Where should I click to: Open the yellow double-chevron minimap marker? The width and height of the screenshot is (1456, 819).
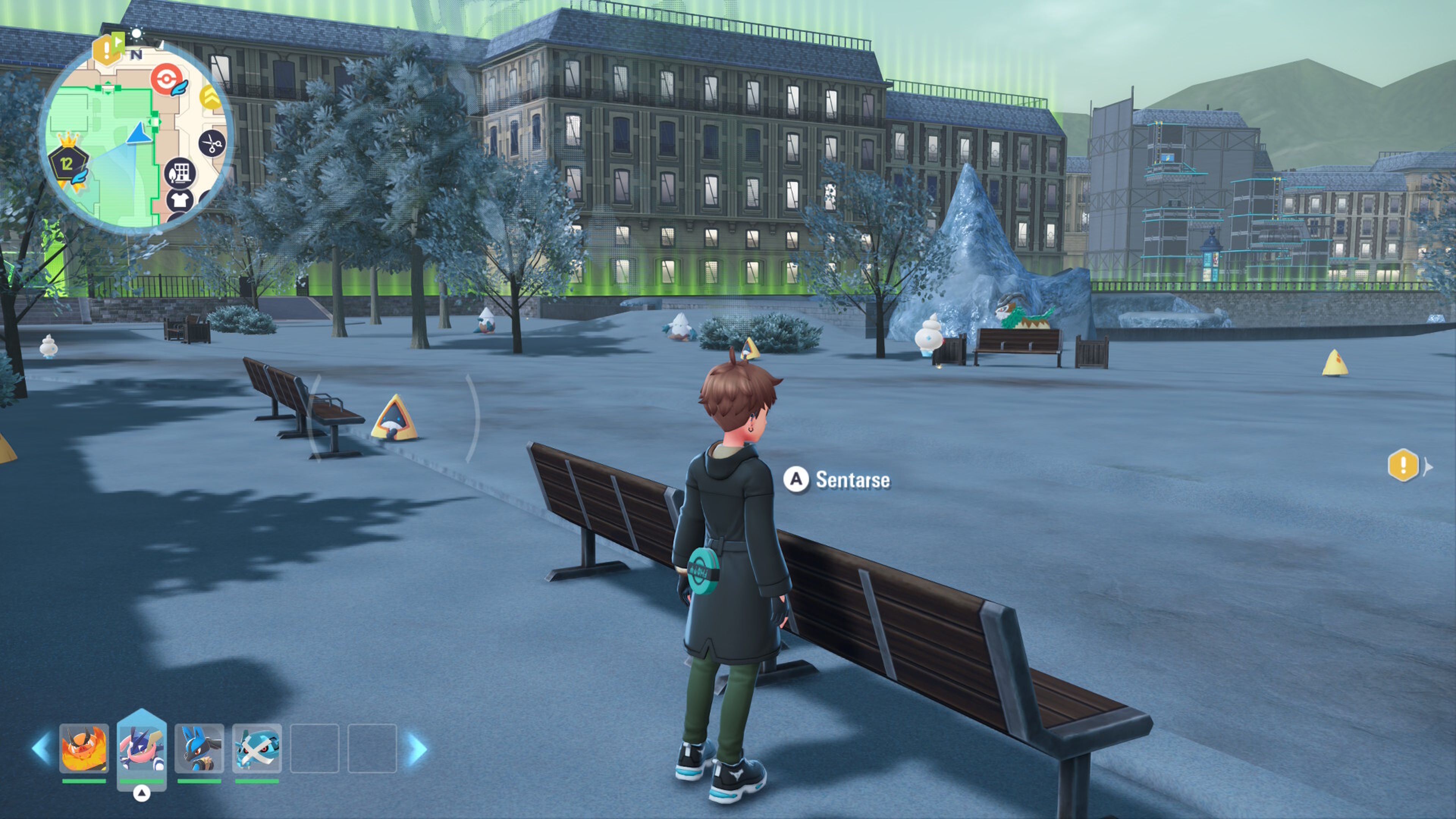click(x=210, y=97)
